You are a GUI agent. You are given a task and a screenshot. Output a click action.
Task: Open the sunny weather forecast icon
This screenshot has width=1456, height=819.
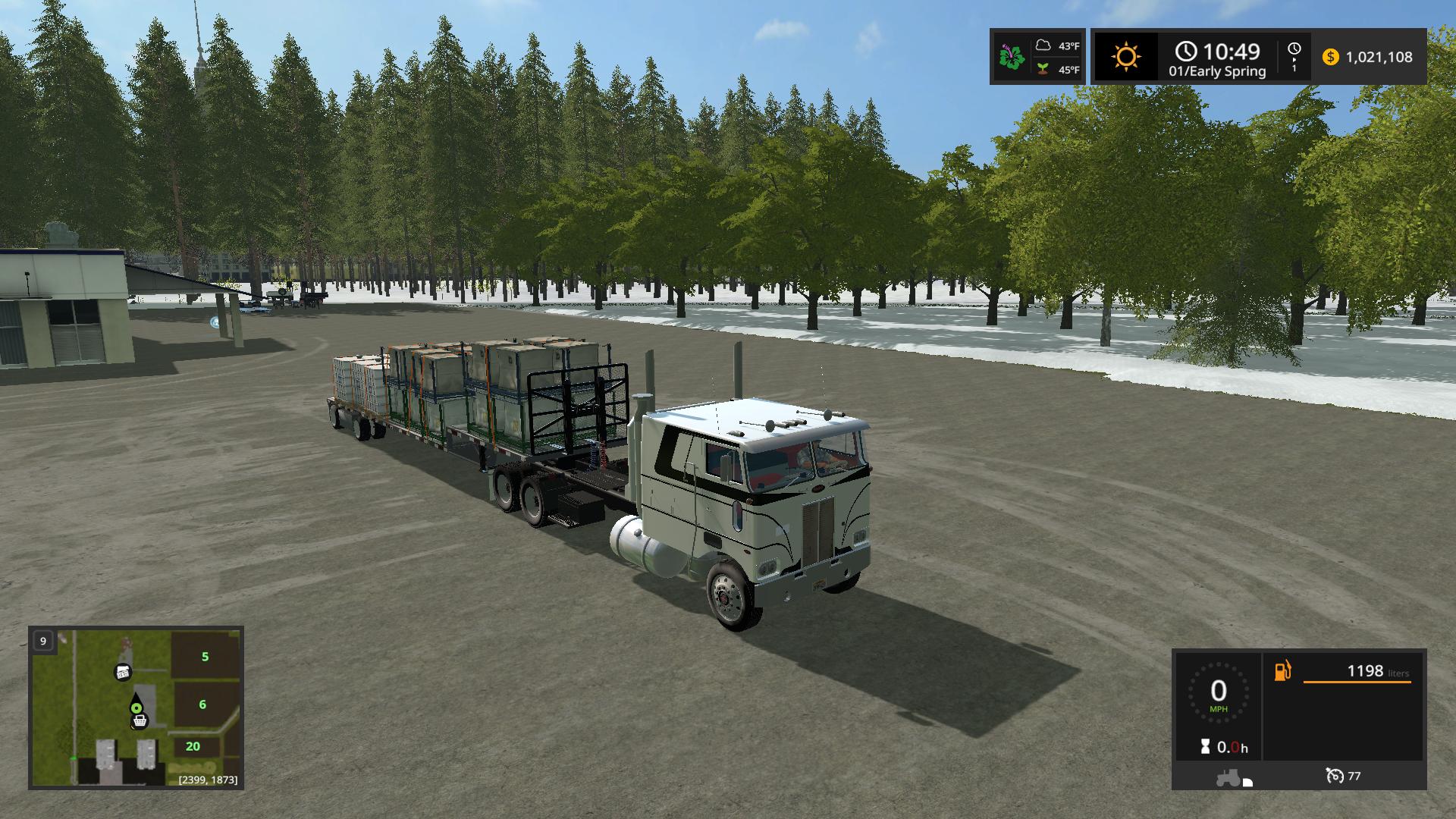pos(1126,57)
